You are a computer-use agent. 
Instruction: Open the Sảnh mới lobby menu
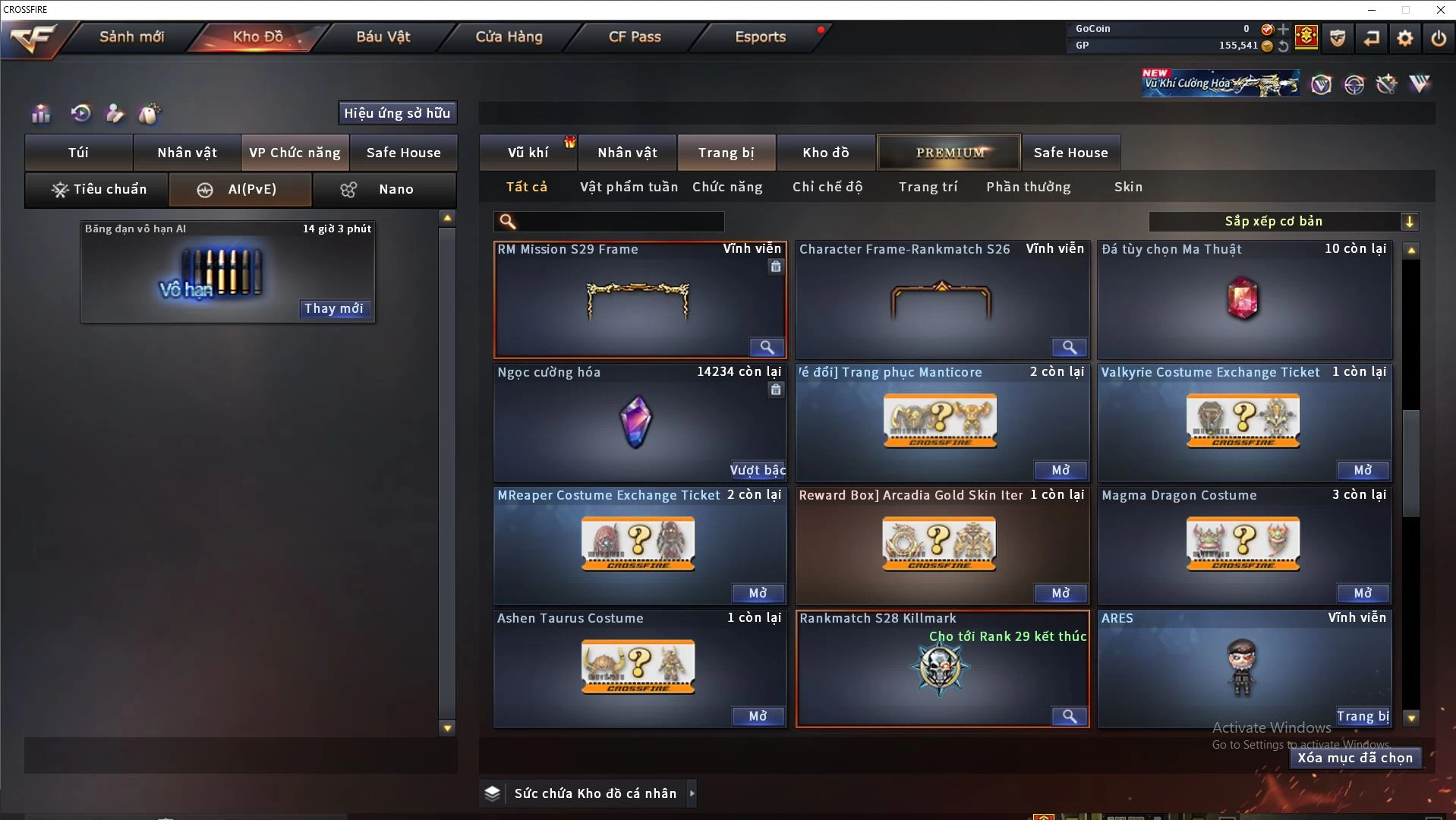click(x=131, y=36)
